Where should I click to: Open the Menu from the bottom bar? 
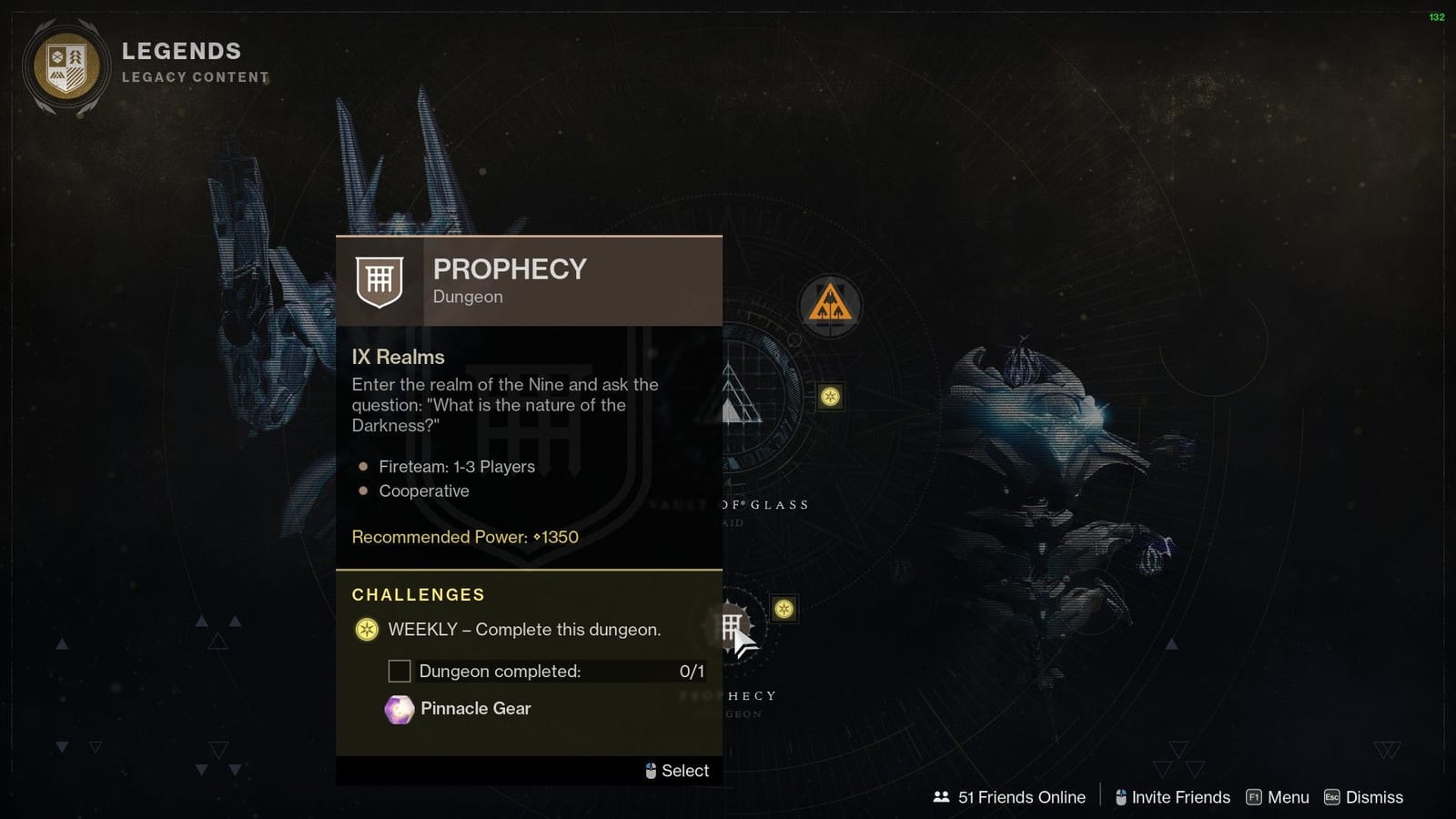(x=1288, y=797)
